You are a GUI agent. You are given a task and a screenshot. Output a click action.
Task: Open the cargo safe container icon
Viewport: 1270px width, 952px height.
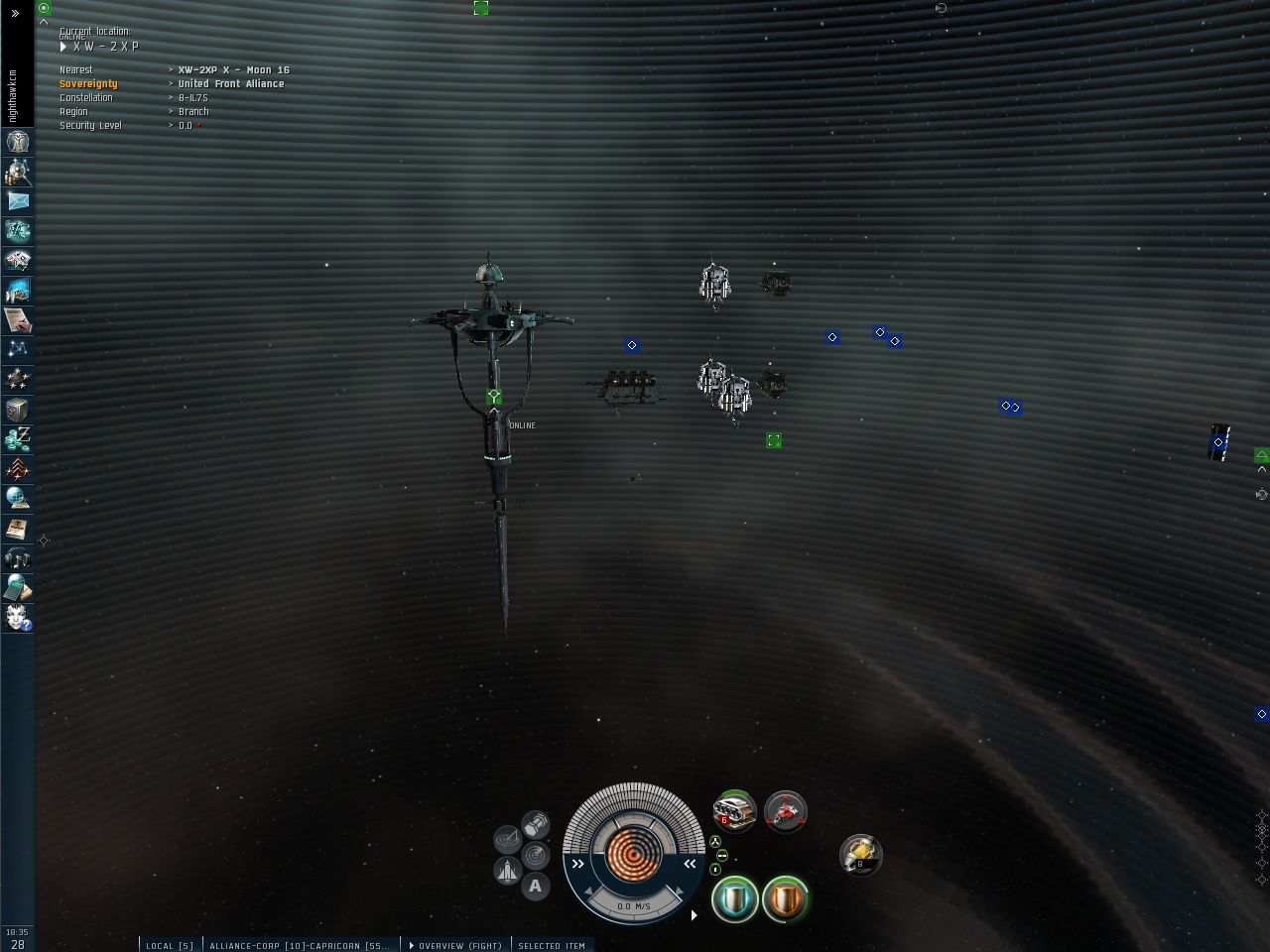[18, 409]
